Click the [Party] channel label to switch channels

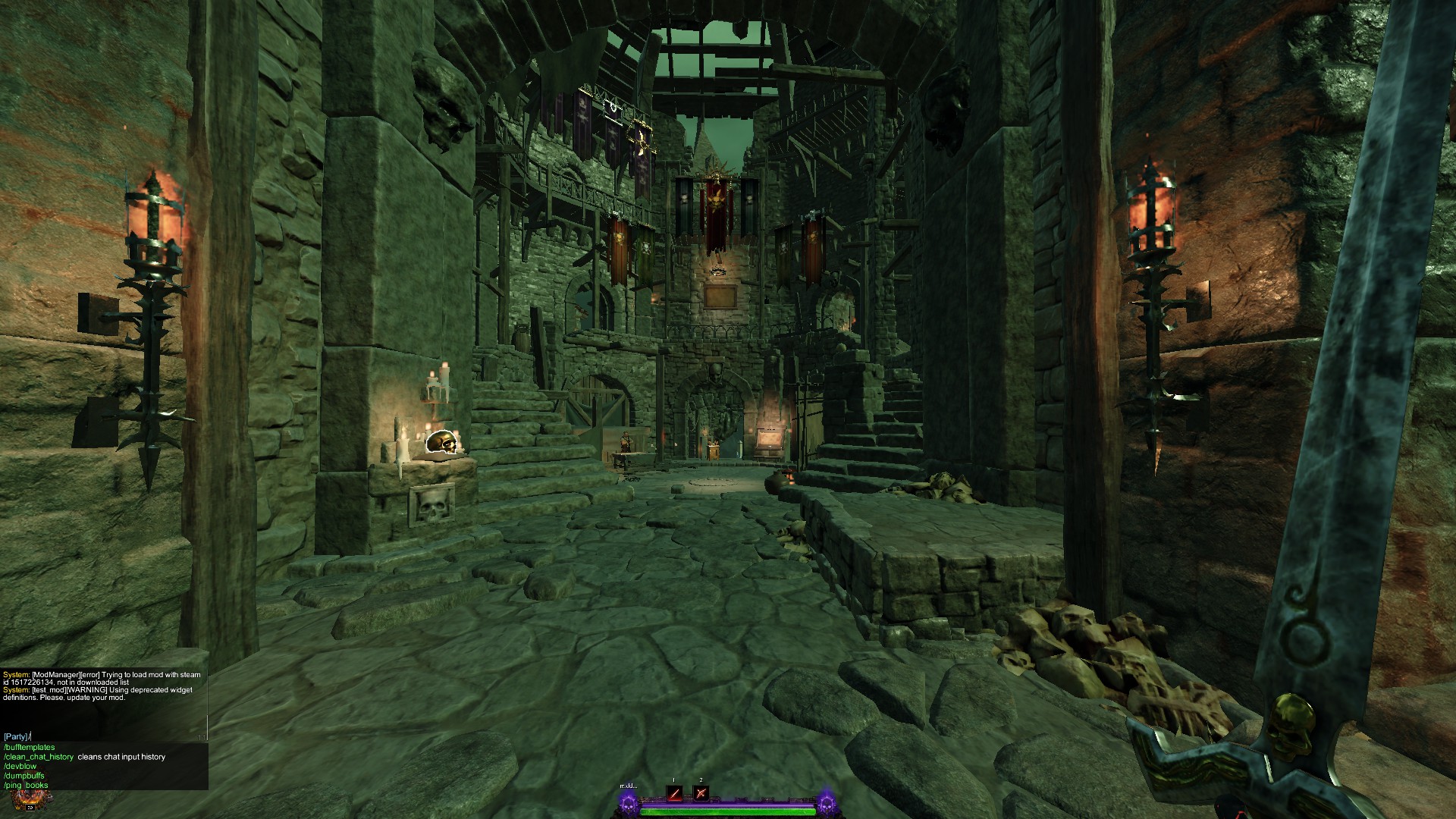[x=14, y=736]
